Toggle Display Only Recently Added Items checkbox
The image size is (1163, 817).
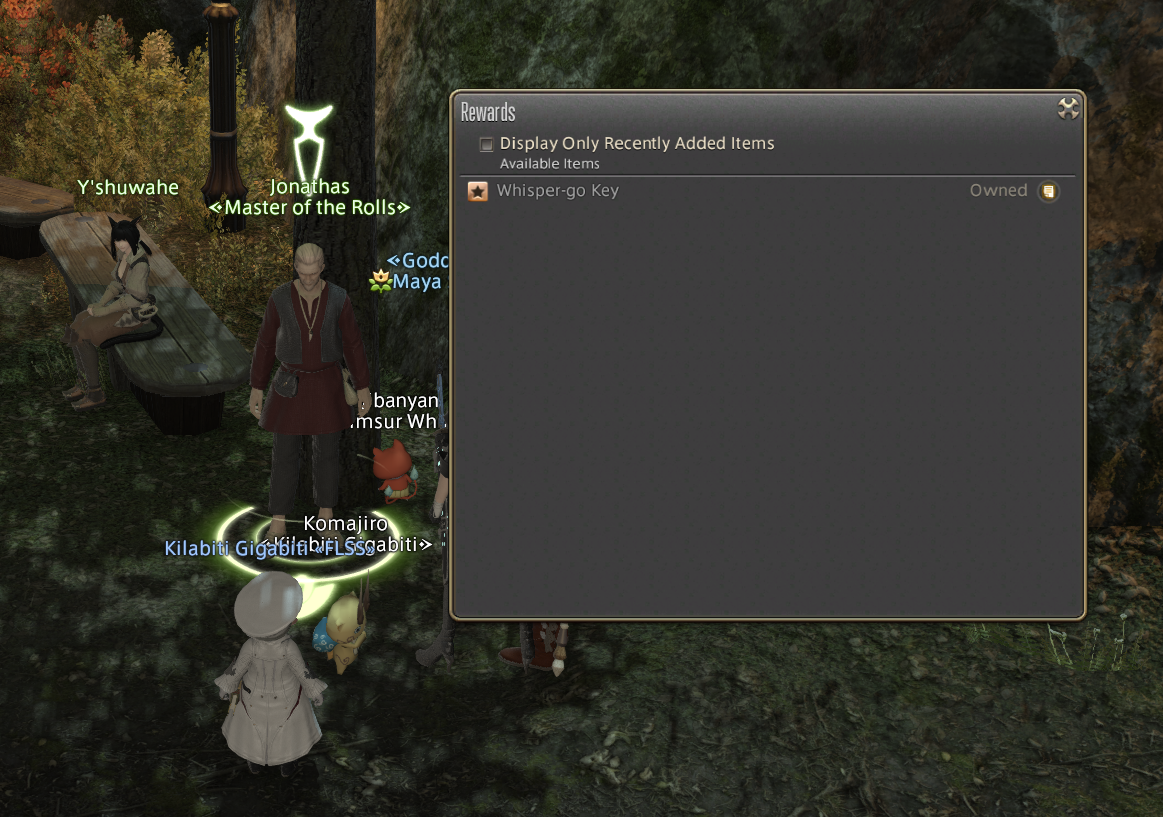pos(486,144)
